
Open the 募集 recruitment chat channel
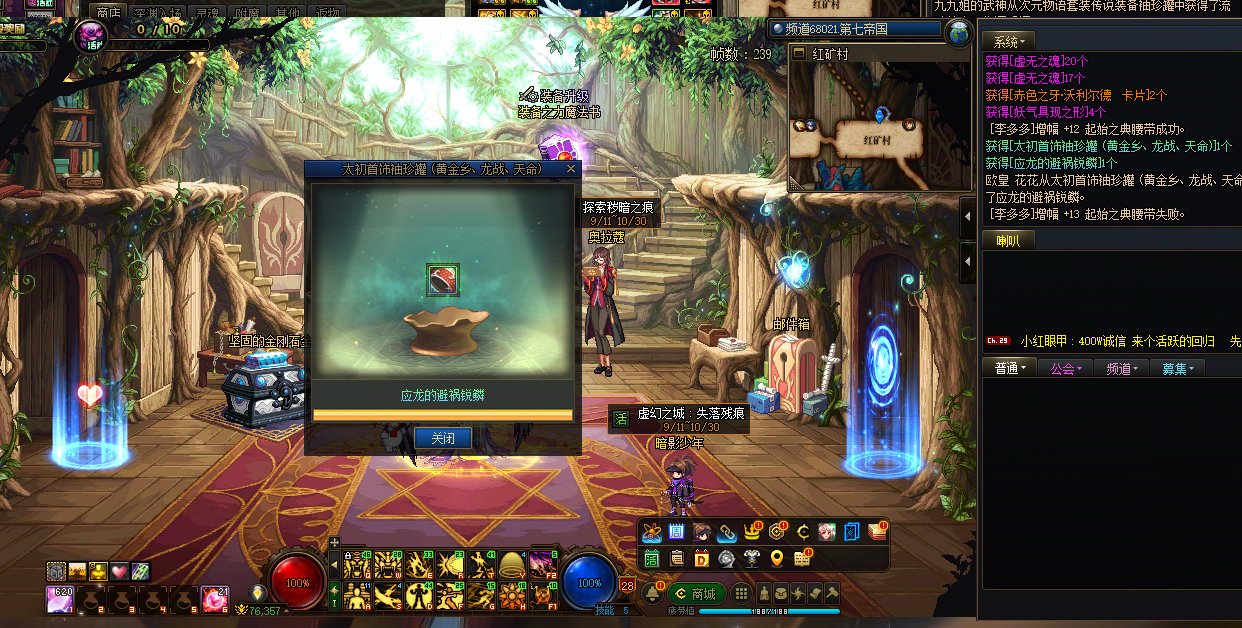(1178, 368)
